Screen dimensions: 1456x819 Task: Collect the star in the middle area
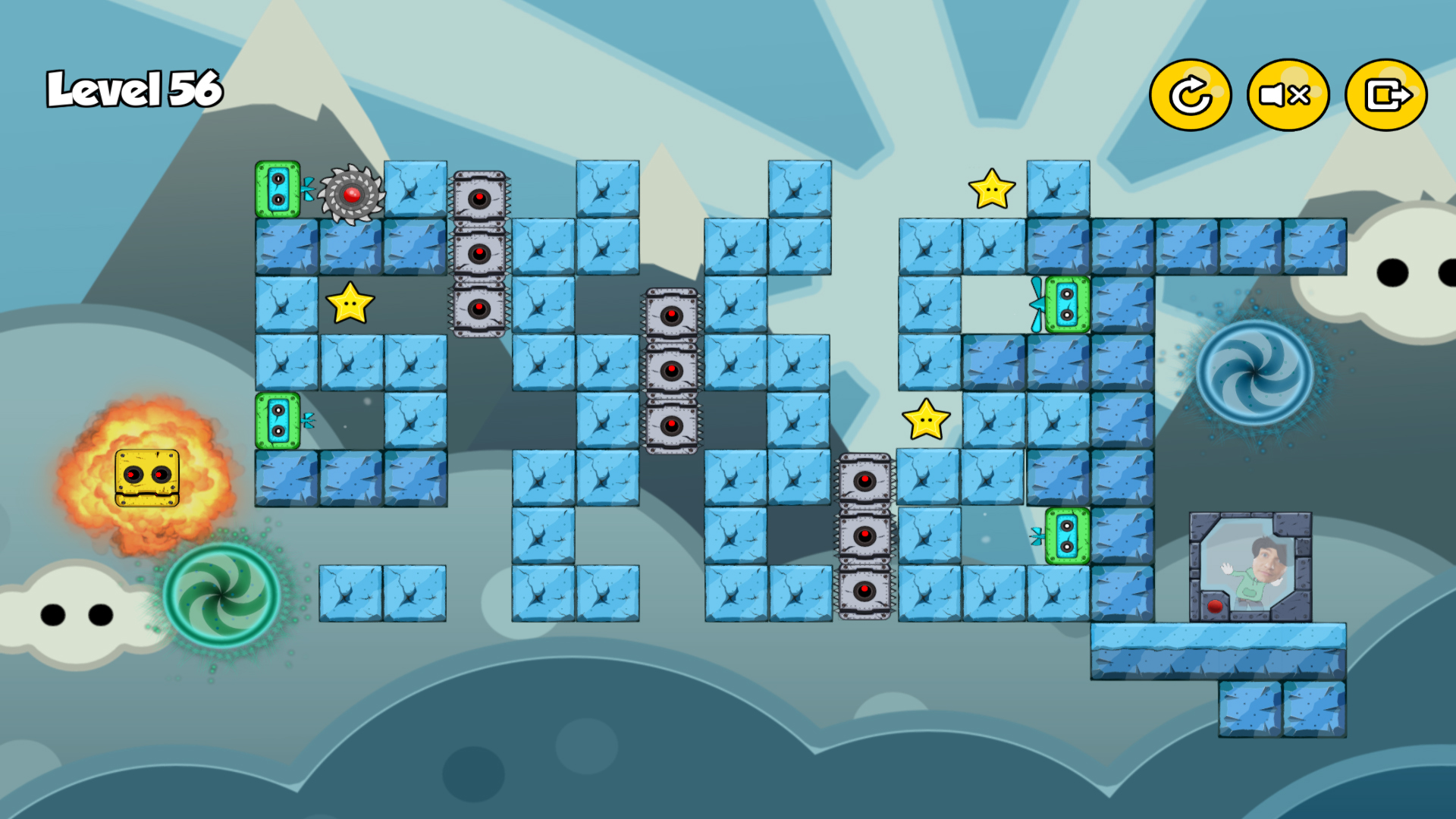(926, 418)
